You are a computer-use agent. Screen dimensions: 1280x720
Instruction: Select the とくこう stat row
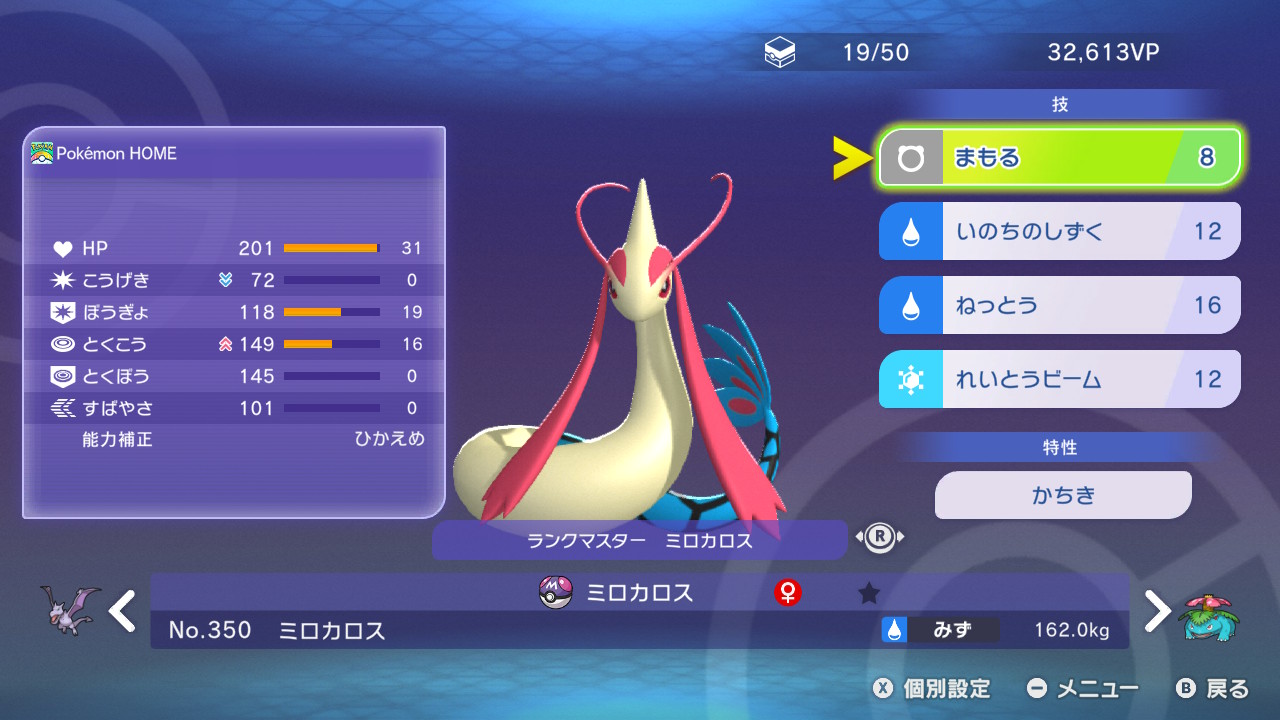pyautogui.click(x=235, y=344)
